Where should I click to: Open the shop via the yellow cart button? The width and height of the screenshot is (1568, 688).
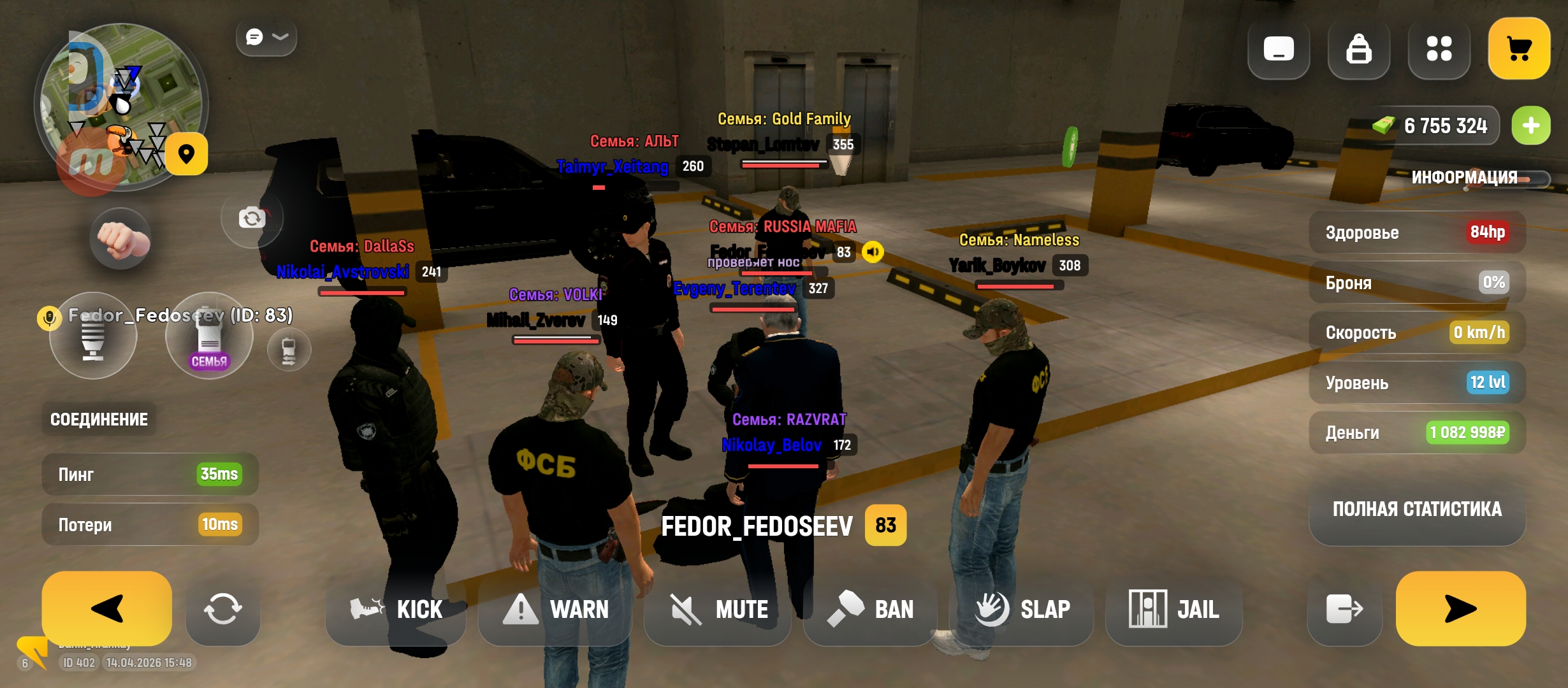coord(1519,48)
